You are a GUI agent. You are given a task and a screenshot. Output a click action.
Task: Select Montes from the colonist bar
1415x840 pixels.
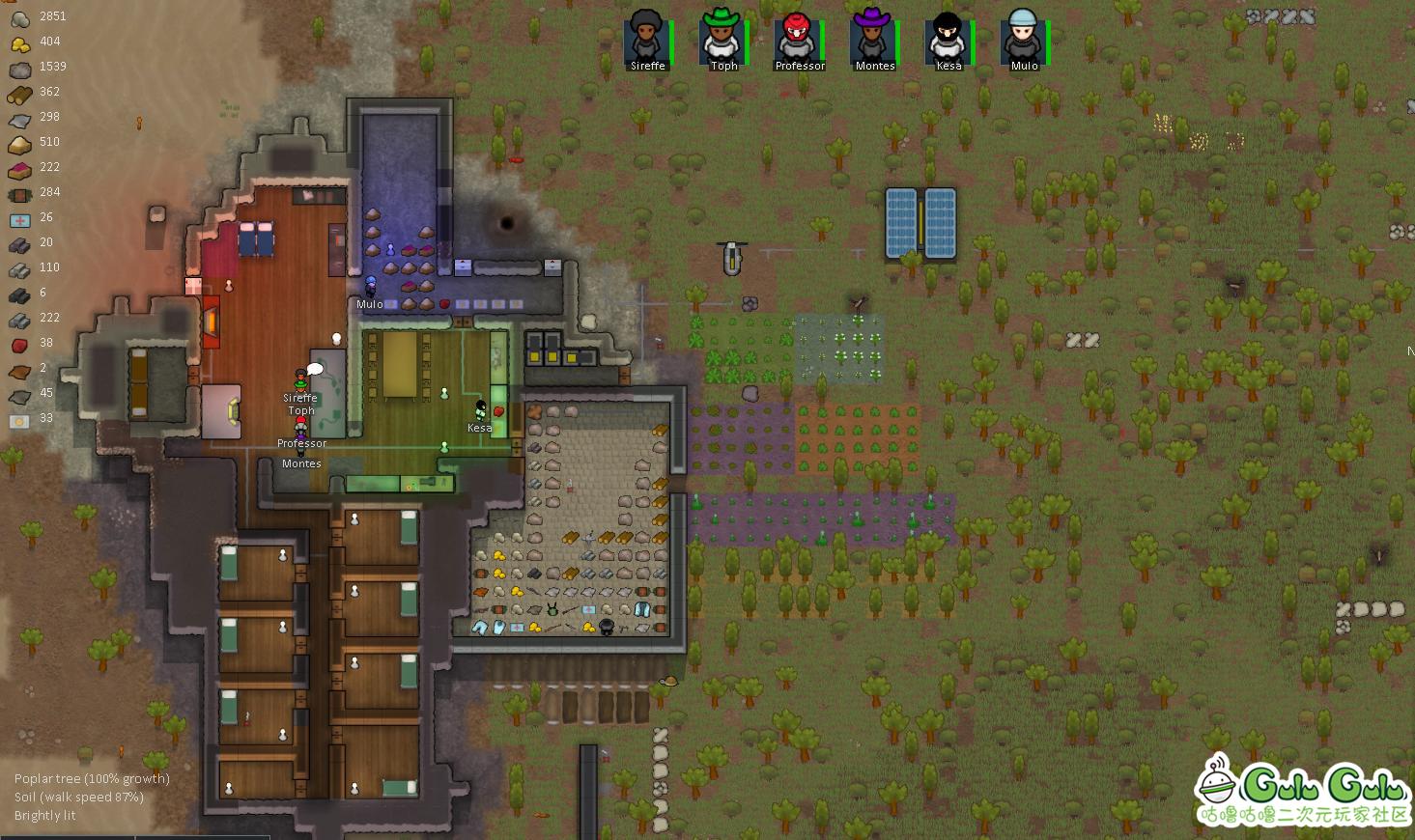coord(872,39)
